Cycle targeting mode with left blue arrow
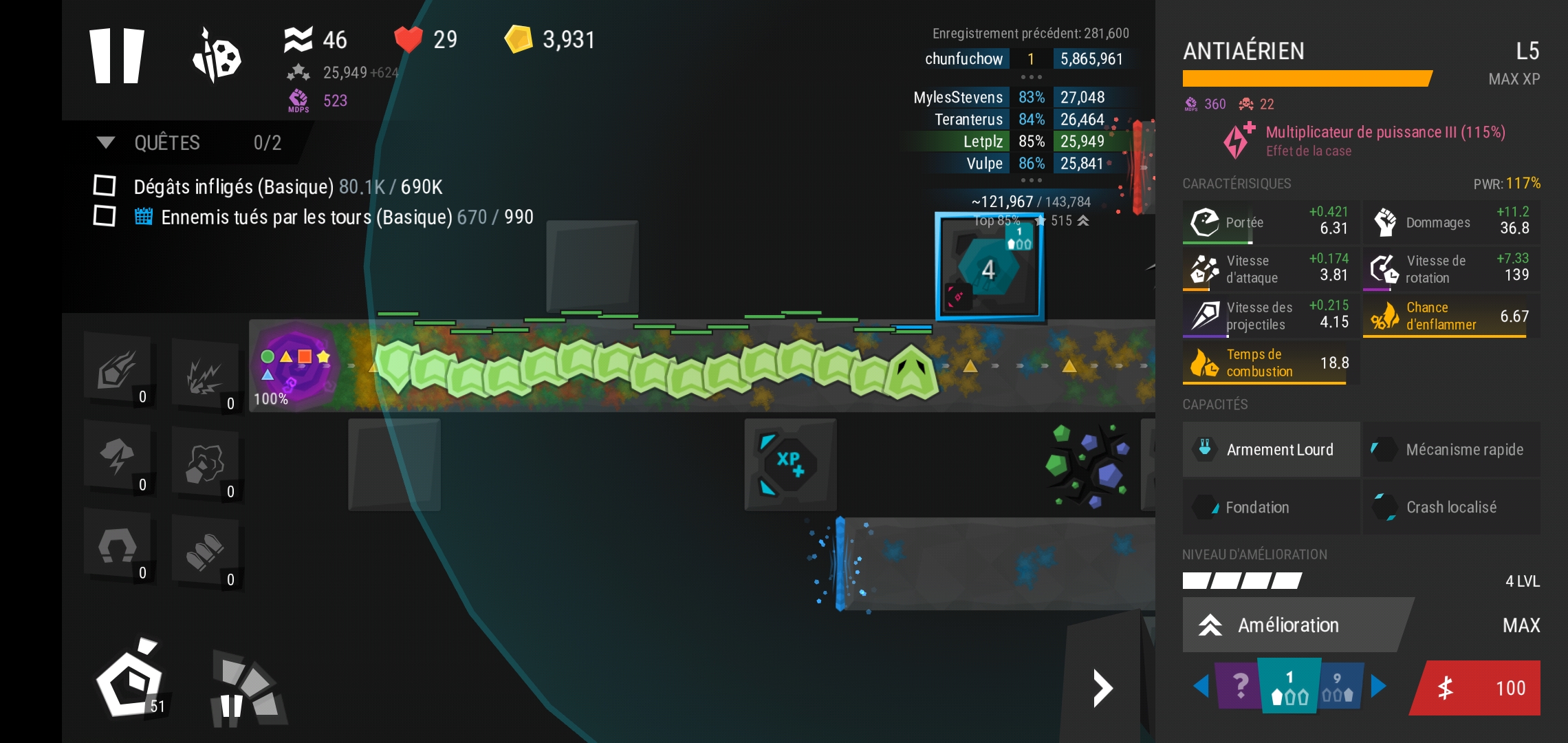Viewport: 1568px width, 743px height. 1201,686
